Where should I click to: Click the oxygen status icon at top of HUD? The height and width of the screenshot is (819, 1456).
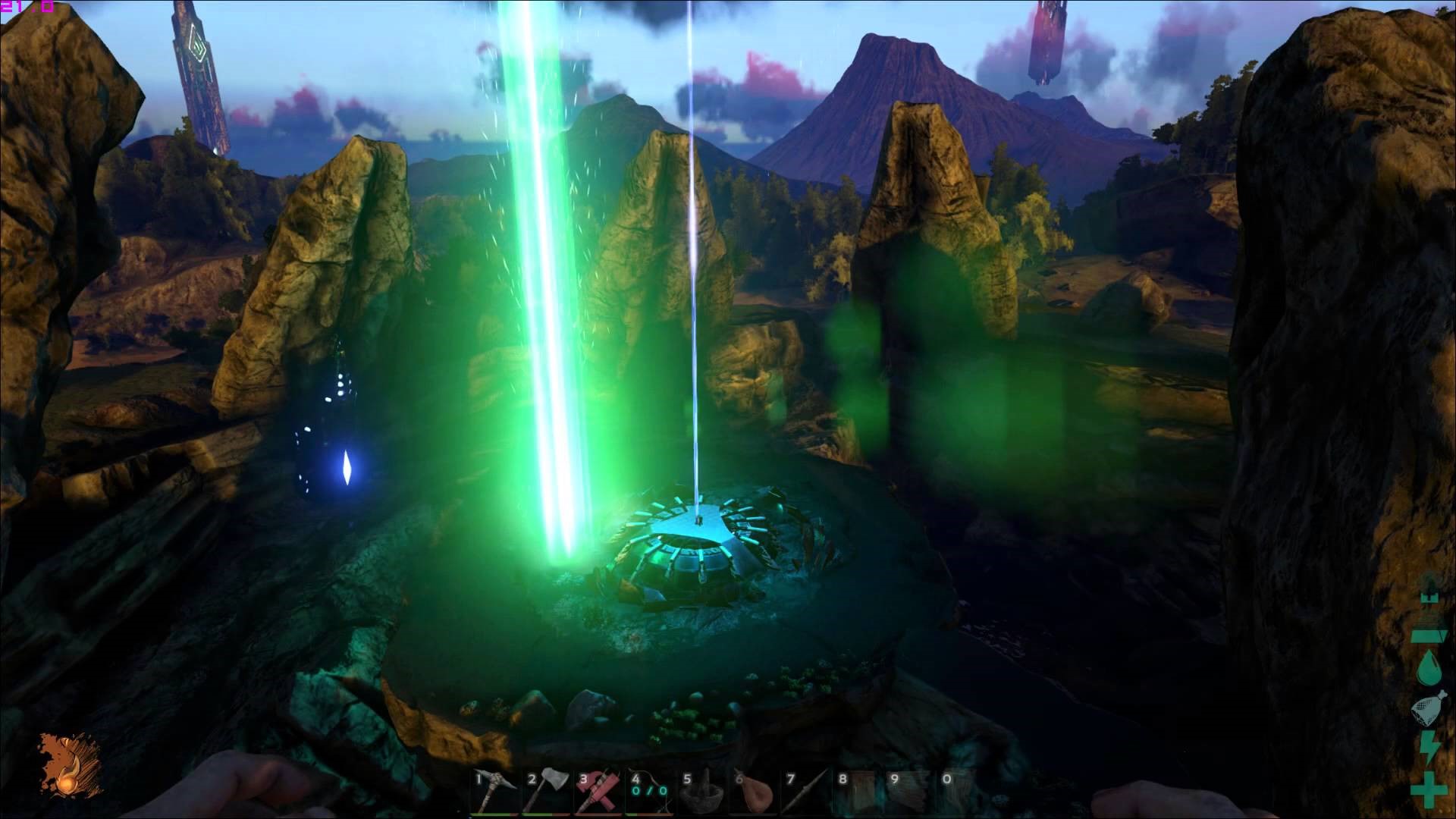click(1429, 599)
